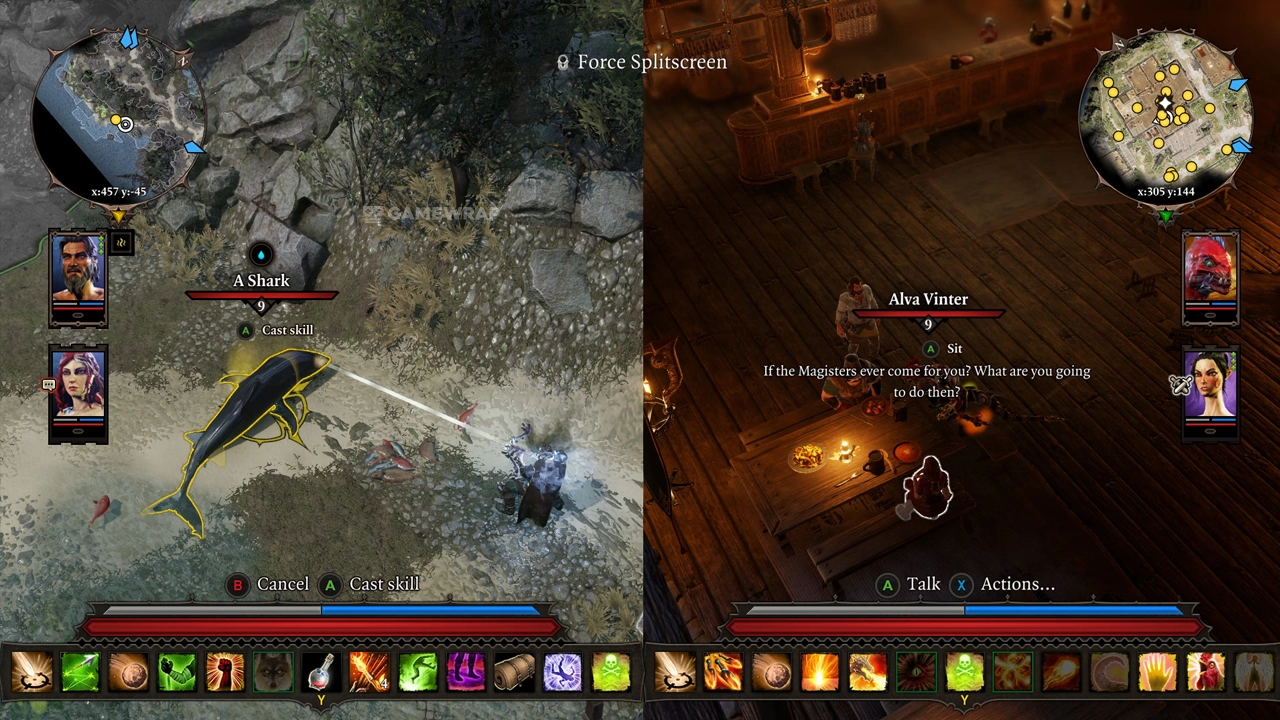Cast the flaming daggers skill
The image size is (1280, 720).
723,672
